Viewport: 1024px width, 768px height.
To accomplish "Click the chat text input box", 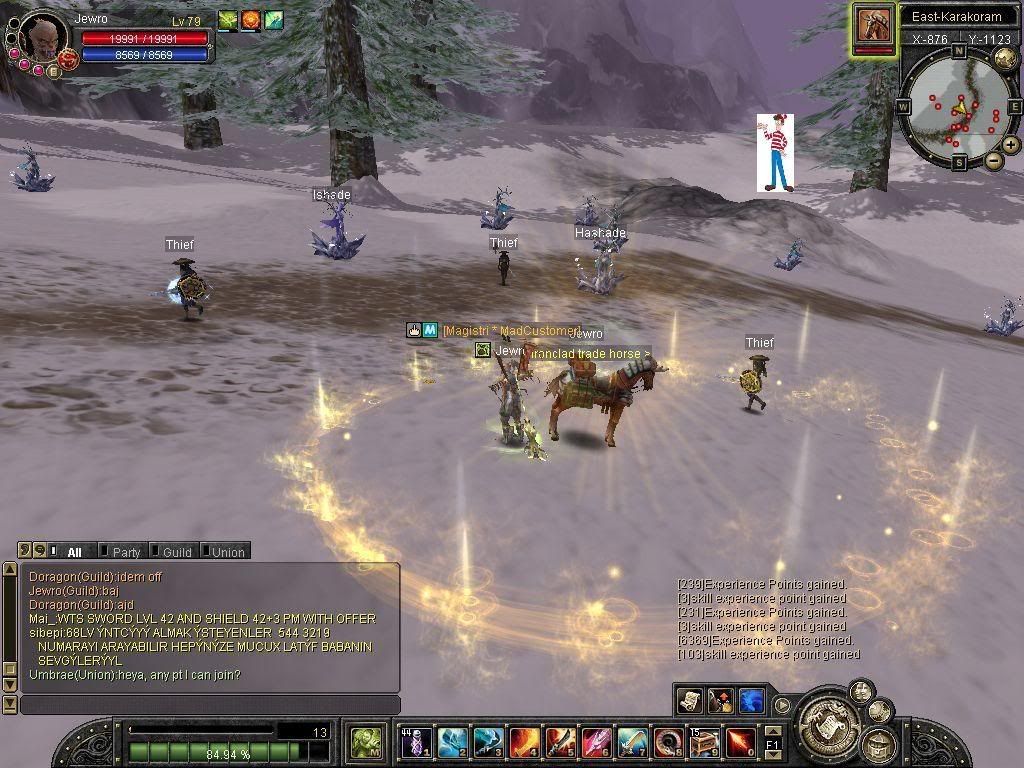I will tap(210, 705).
